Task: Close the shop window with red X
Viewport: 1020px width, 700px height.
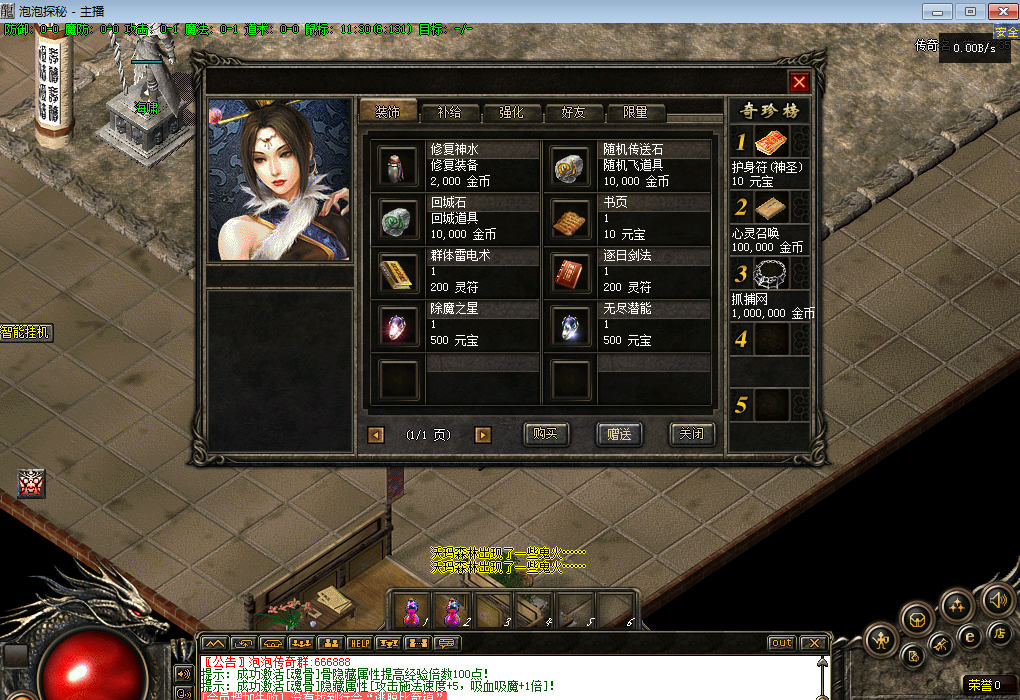Action: (798, 83)
